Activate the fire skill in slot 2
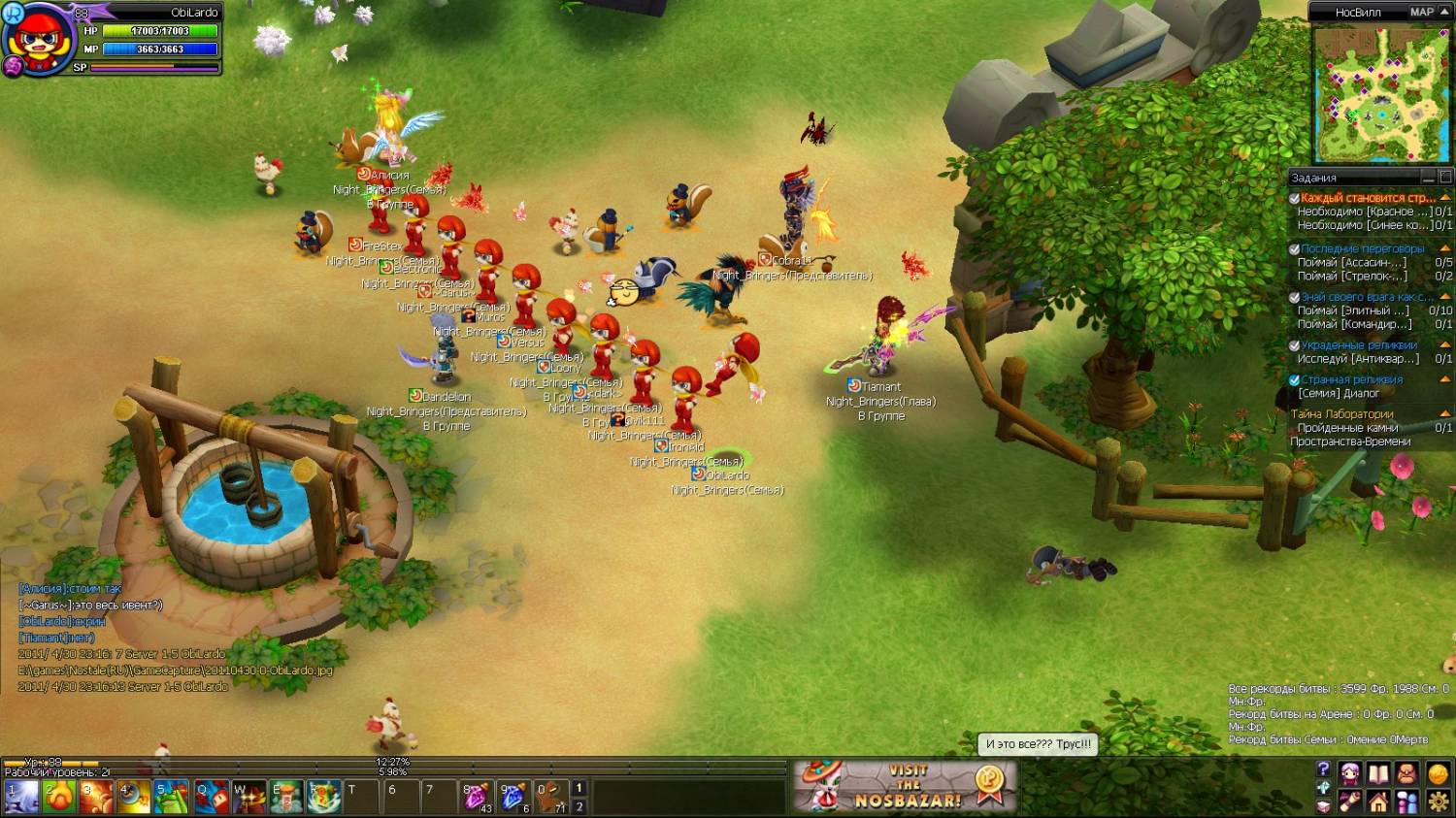 [x=58, y=797]
